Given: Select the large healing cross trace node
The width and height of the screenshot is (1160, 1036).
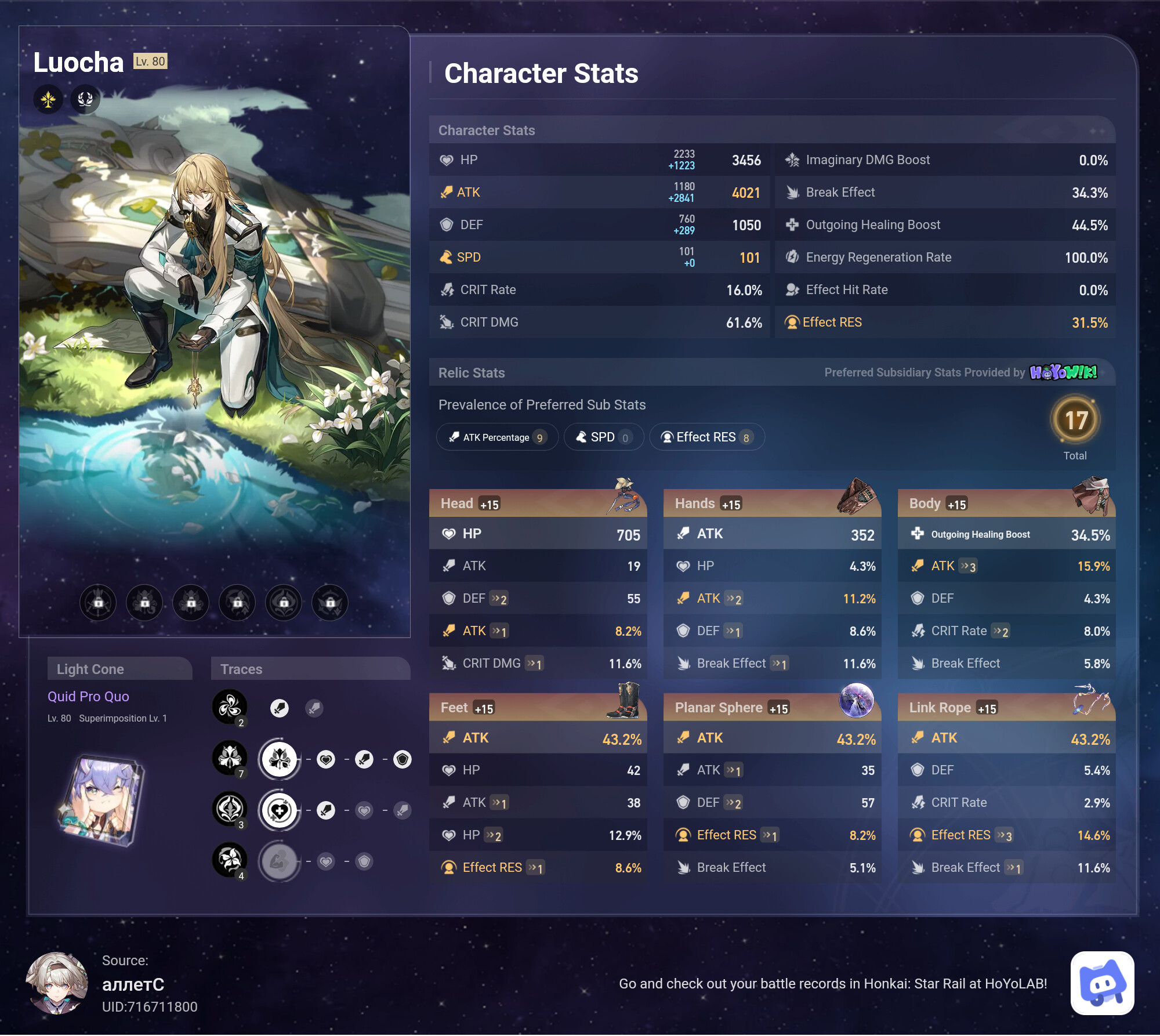Looking at the screenshot, I should (x=280, y=810).
